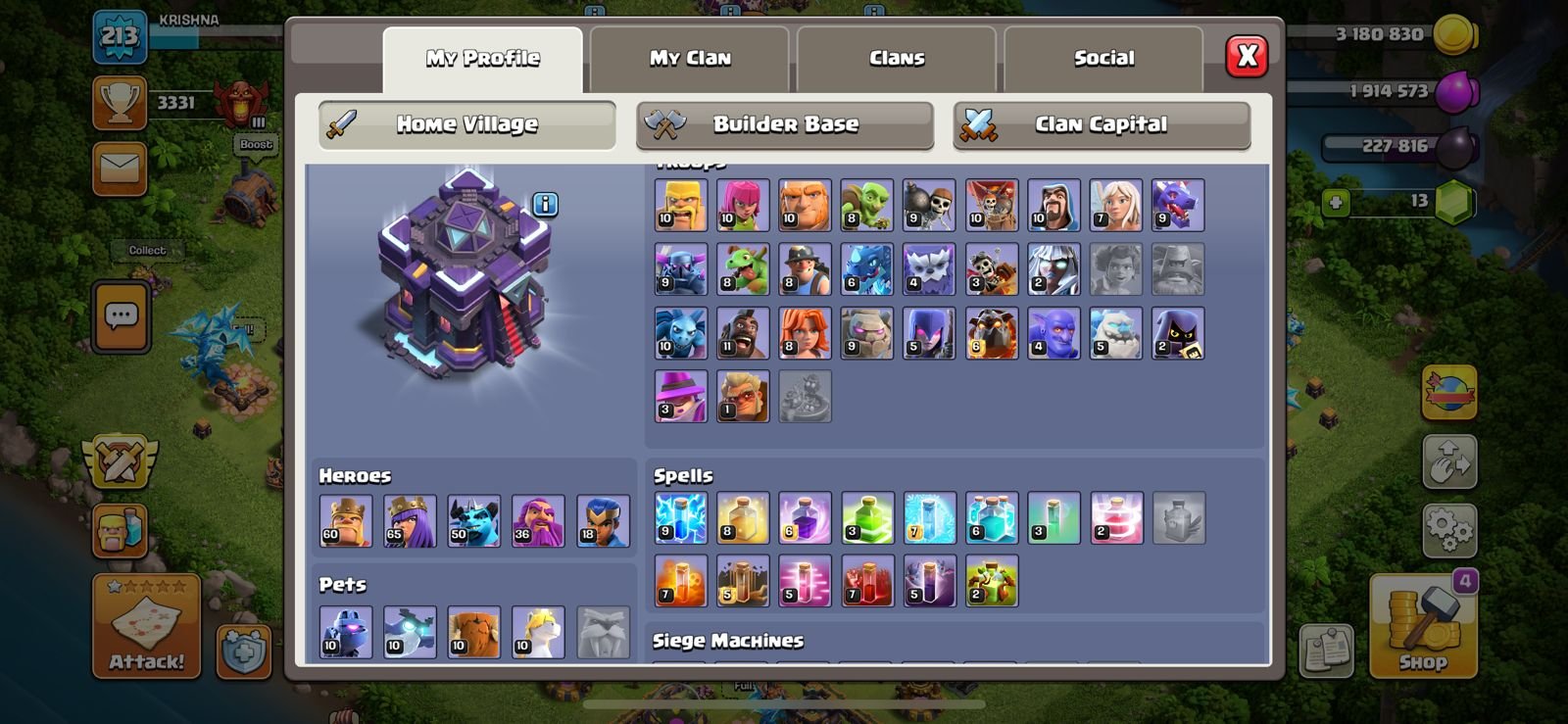
Task: Open the settings gears button
Action: [x=1449, y=530]
